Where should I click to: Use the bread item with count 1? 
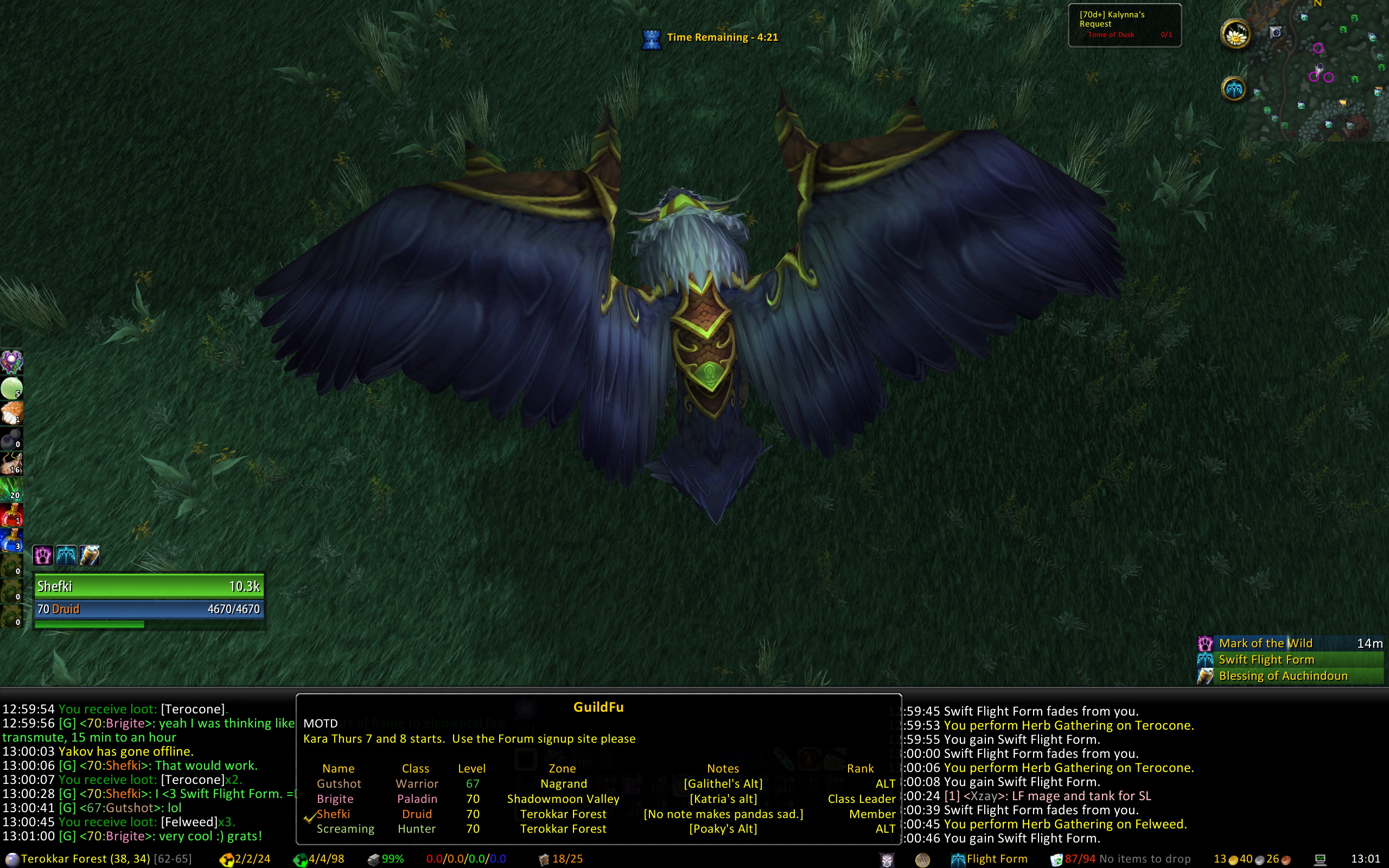11,413
